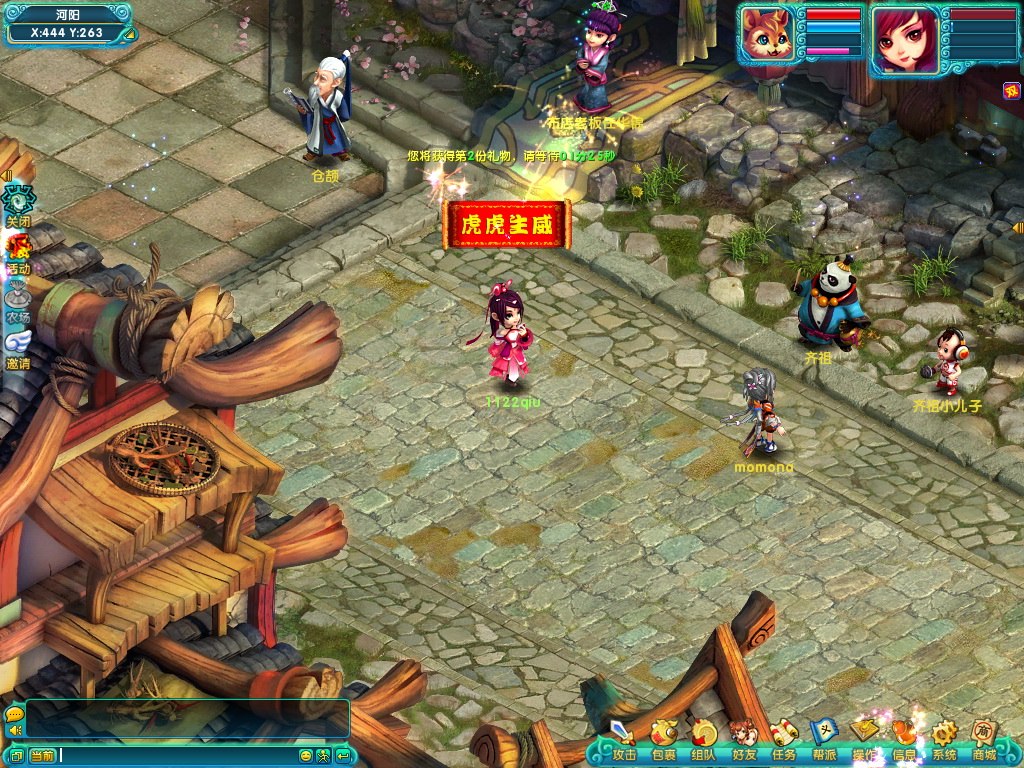Open the 活动 events icon
Image resolution: width=1024 pixels, height=768 pixels.
tap(19, 250)
